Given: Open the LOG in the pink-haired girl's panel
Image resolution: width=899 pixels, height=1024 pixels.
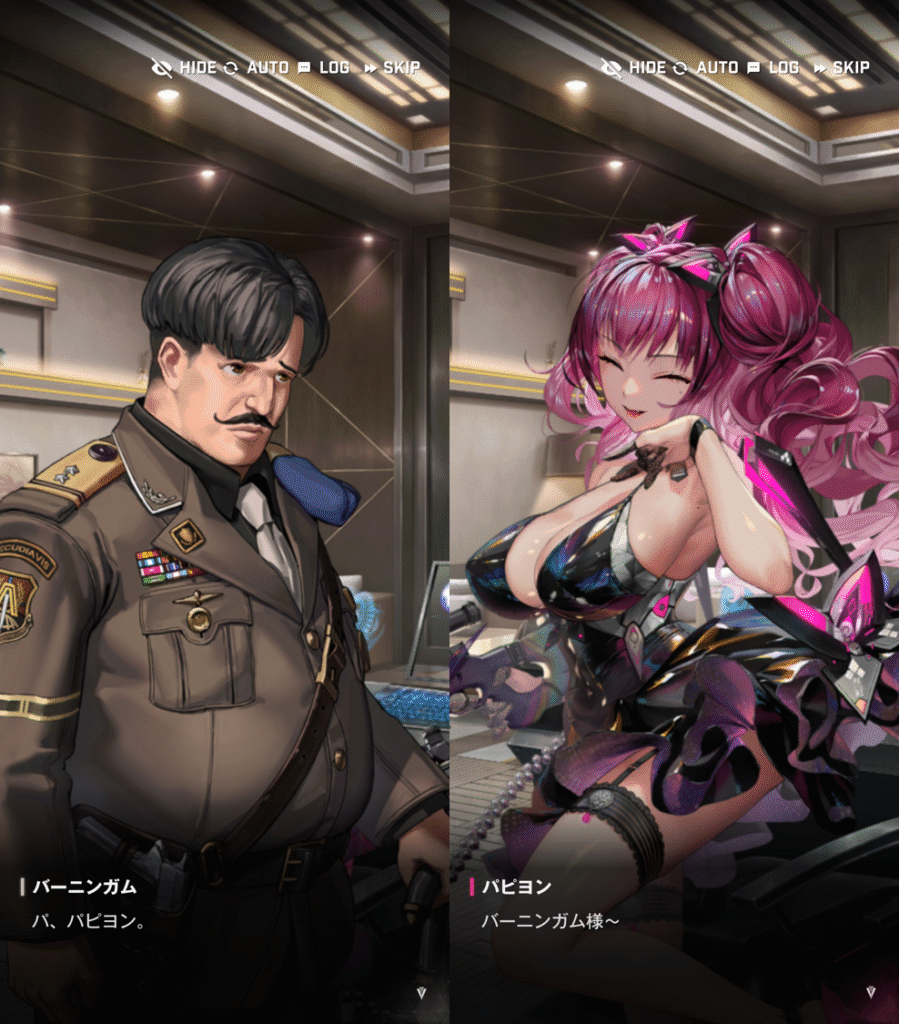Looking at the screenshot, I should (773, 68).
